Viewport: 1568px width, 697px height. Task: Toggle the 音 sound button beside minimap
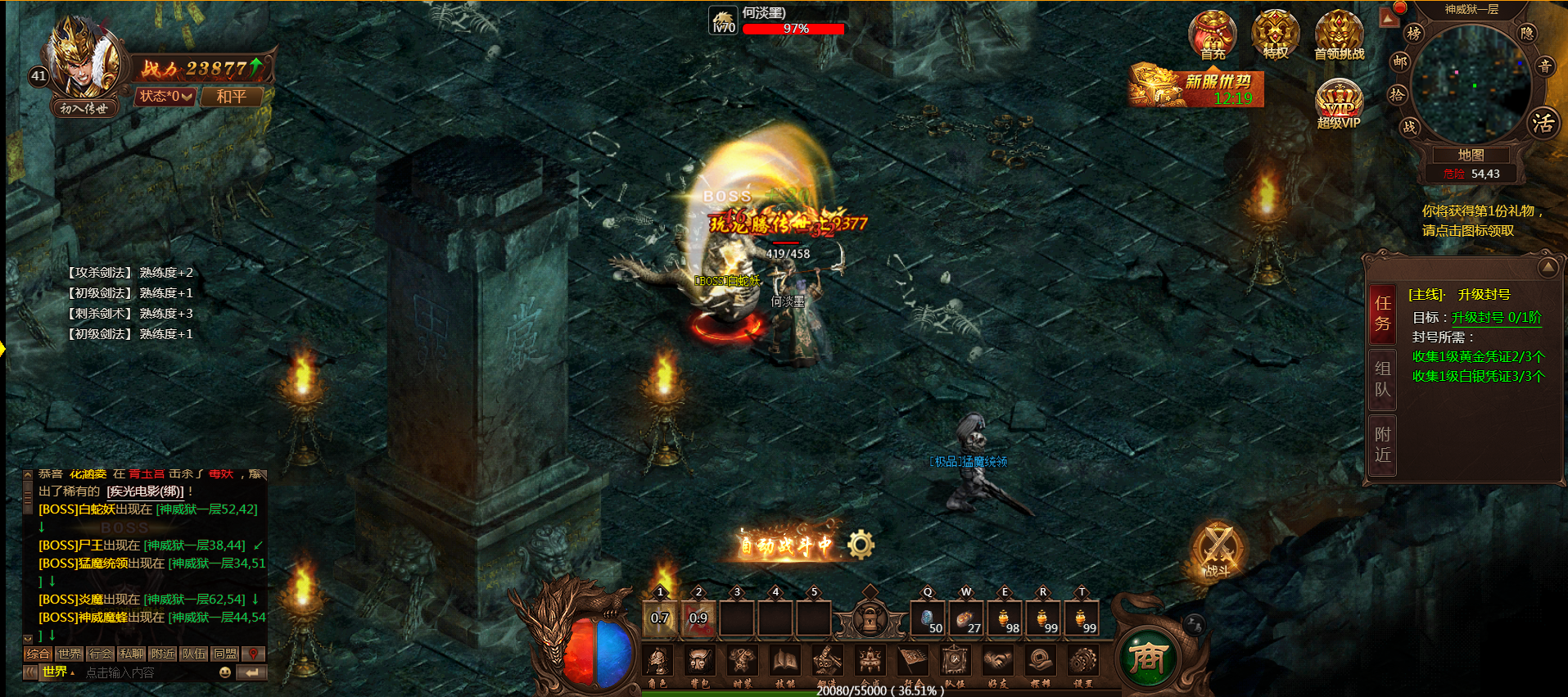click(x=1544, y=66)
